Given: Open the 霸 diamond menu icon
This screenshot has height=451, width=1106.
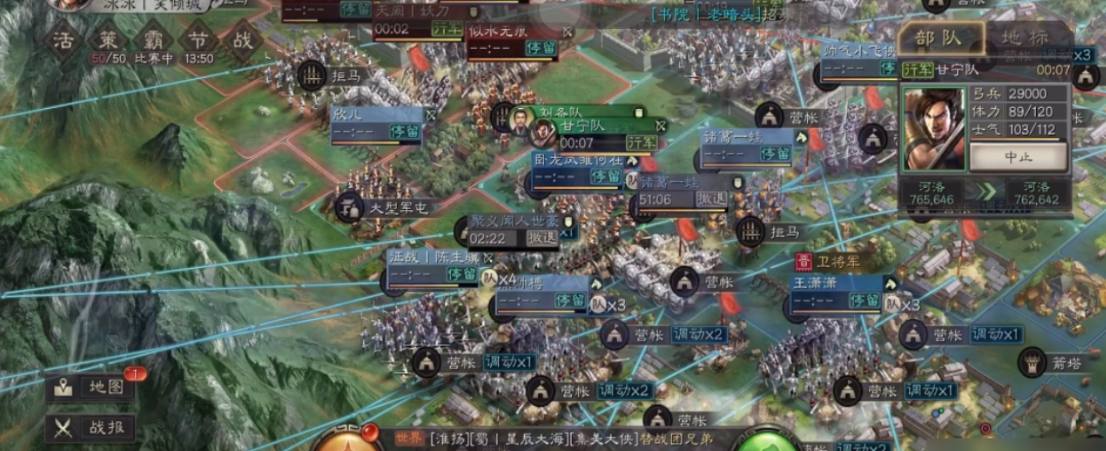Looking at the screenshot, I should point(155,41).
